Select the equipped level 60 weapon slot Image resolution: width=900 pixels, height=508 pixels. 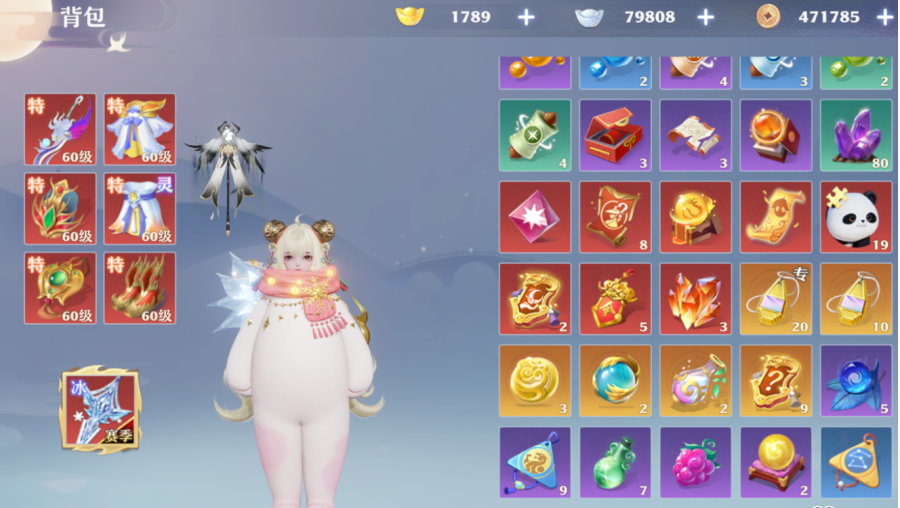point(60,129)
